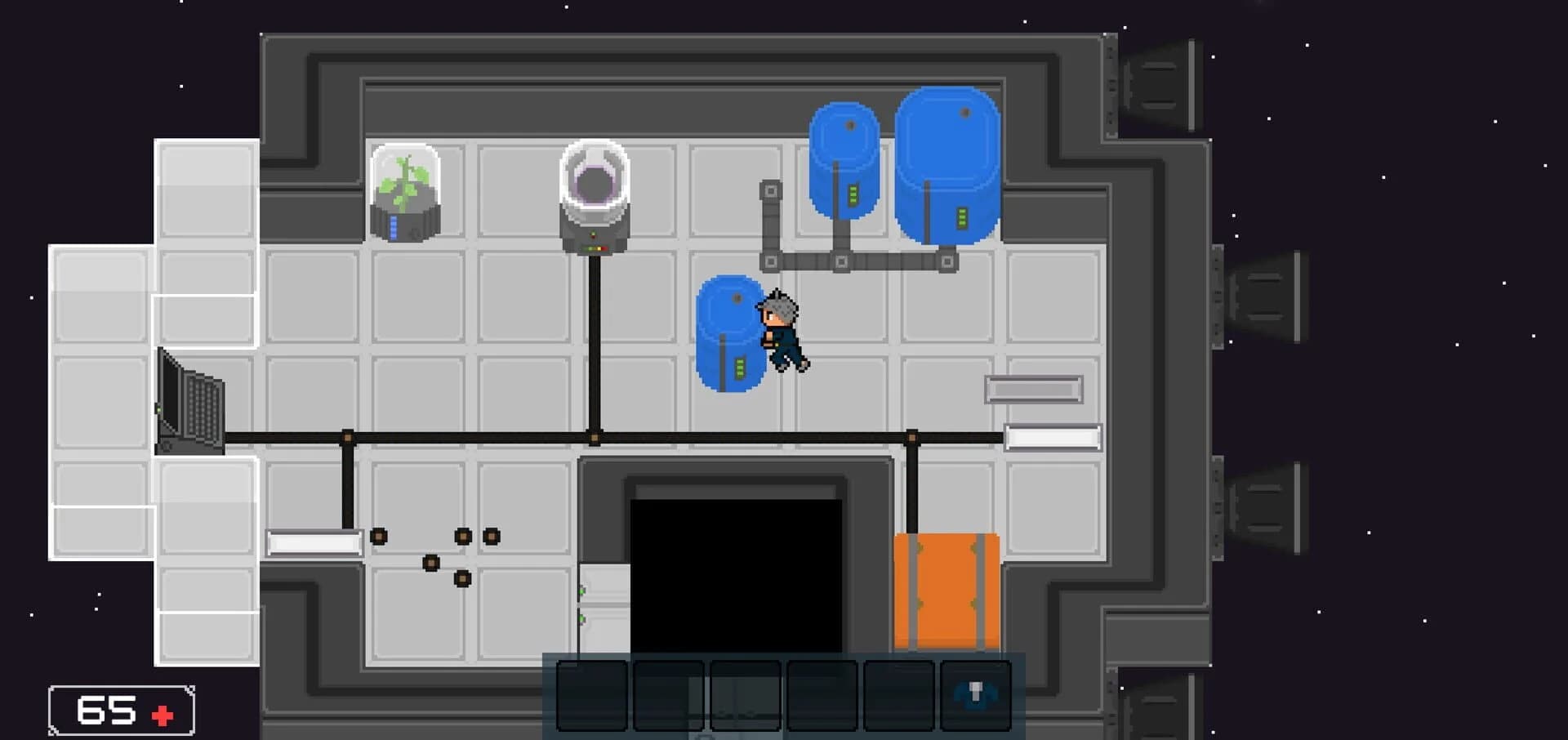Toggle the white vent above the airlock
The image size is (1568, 740).
click(x=1053, y=438)
